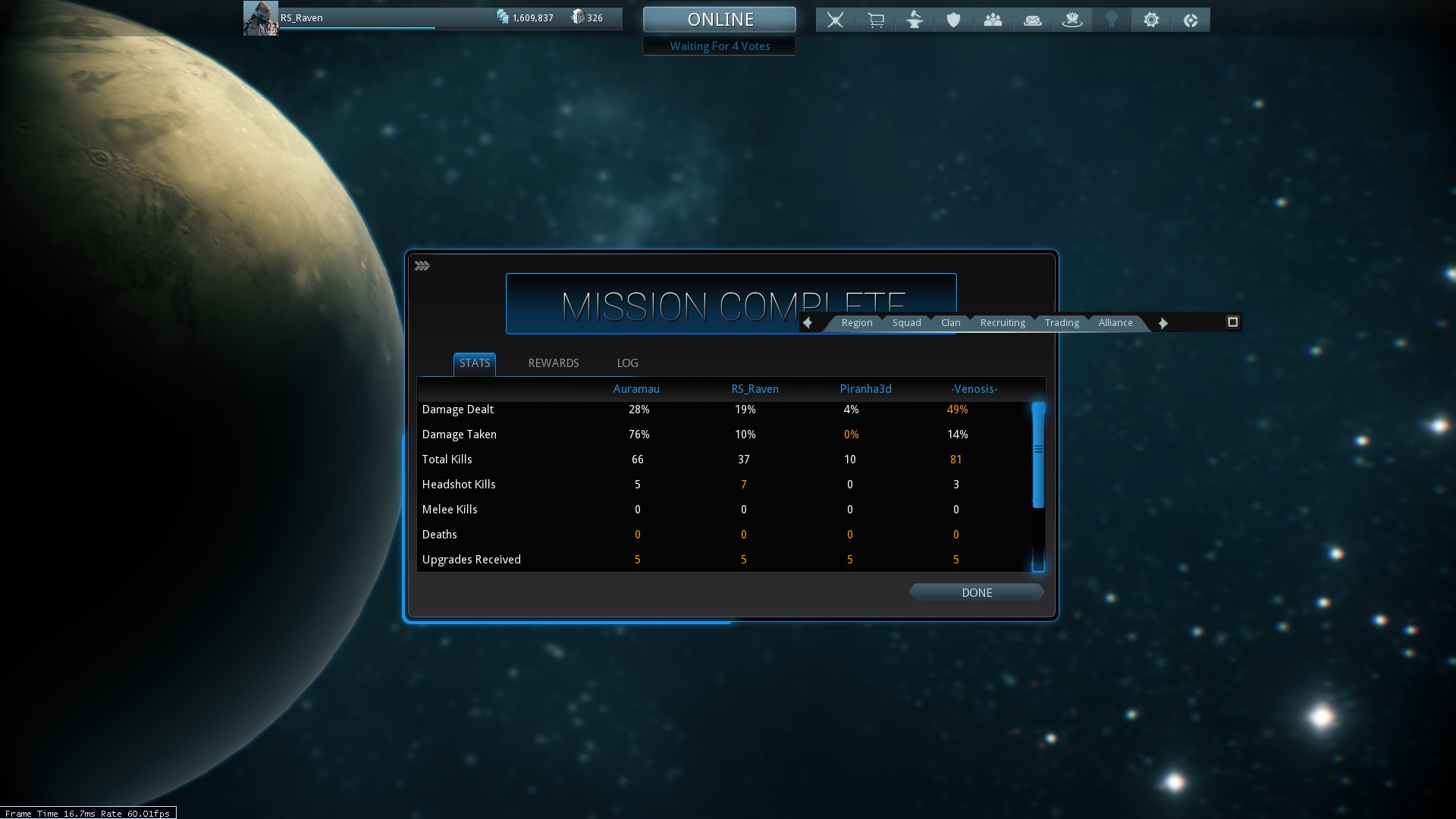This screenshot has width=1456, height=819.
Task: Open the anvil foundry icon
Action: click(915, 20)
